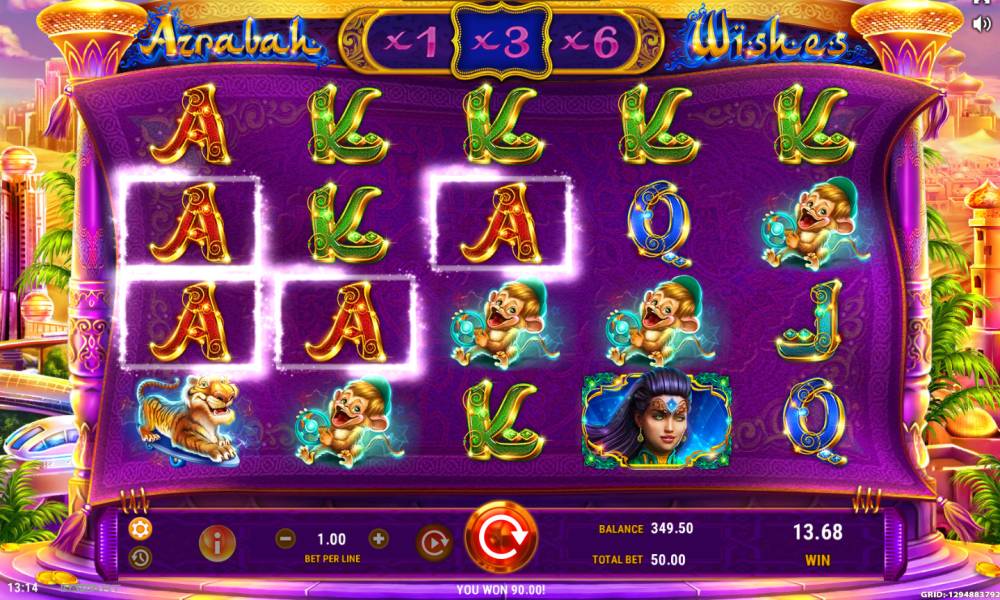Open the autoplay options
The width and height of the screenshot is (1000, 600).
[x=432, y=541]
